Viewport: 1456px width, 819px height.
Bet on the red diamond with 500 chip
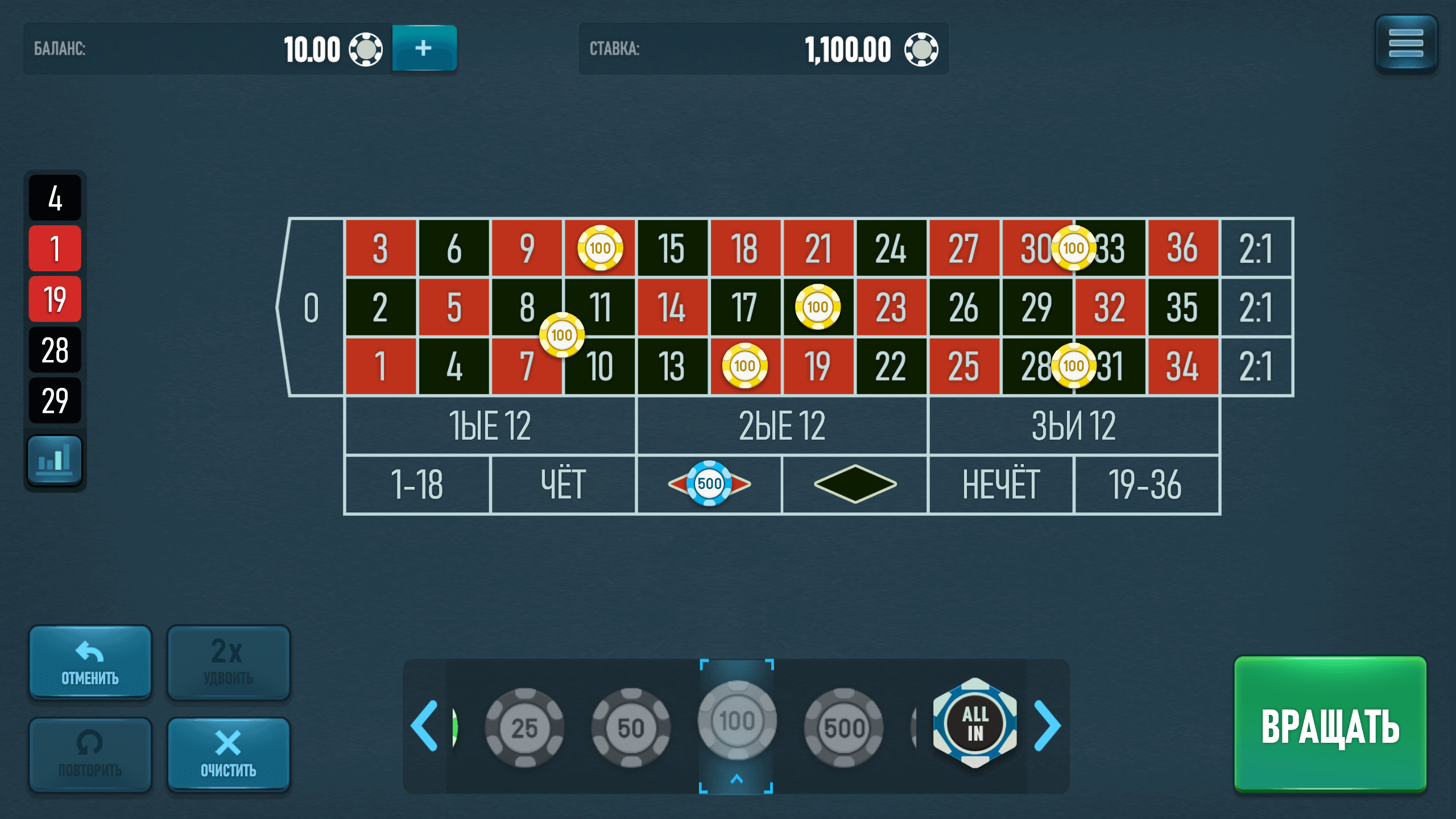pyautogui.click(x=710, y=484)
